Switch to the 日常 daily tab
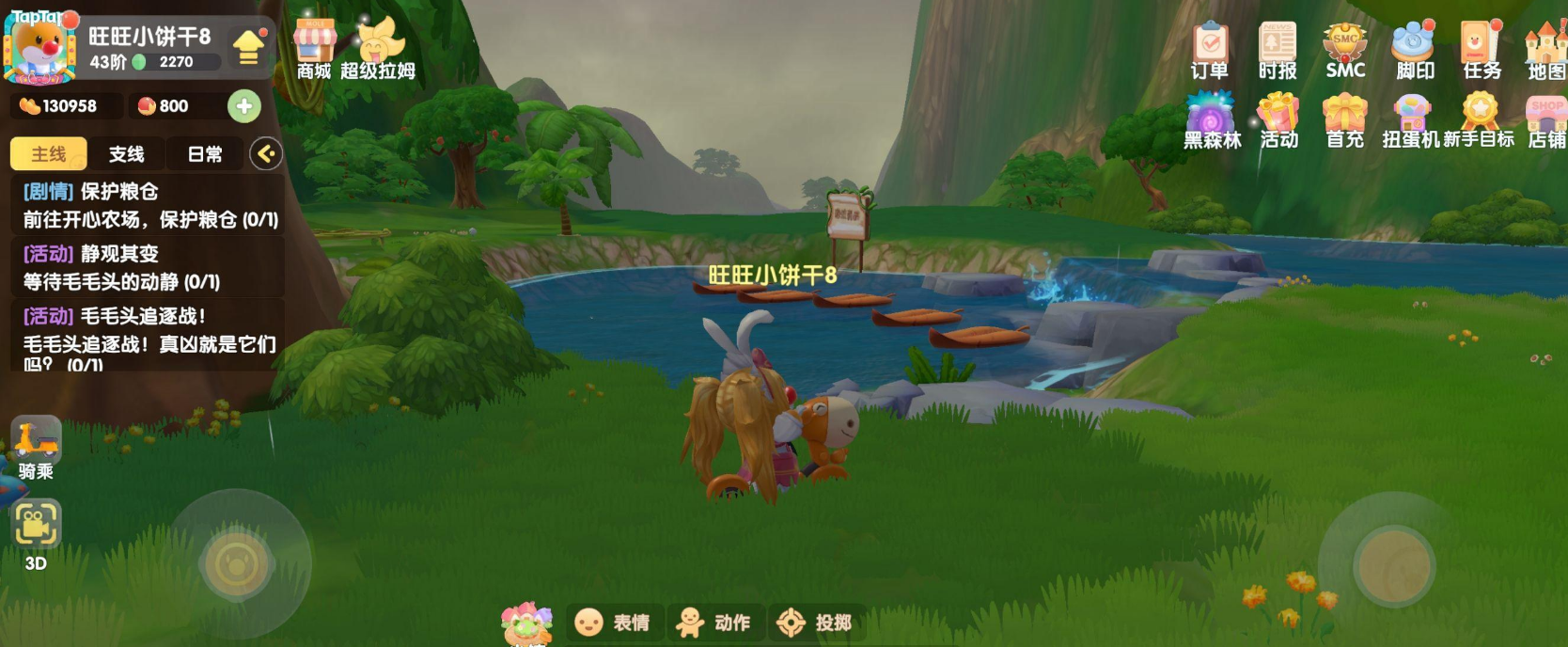This screenshot has width=1568, height=647. pos(205,154)
